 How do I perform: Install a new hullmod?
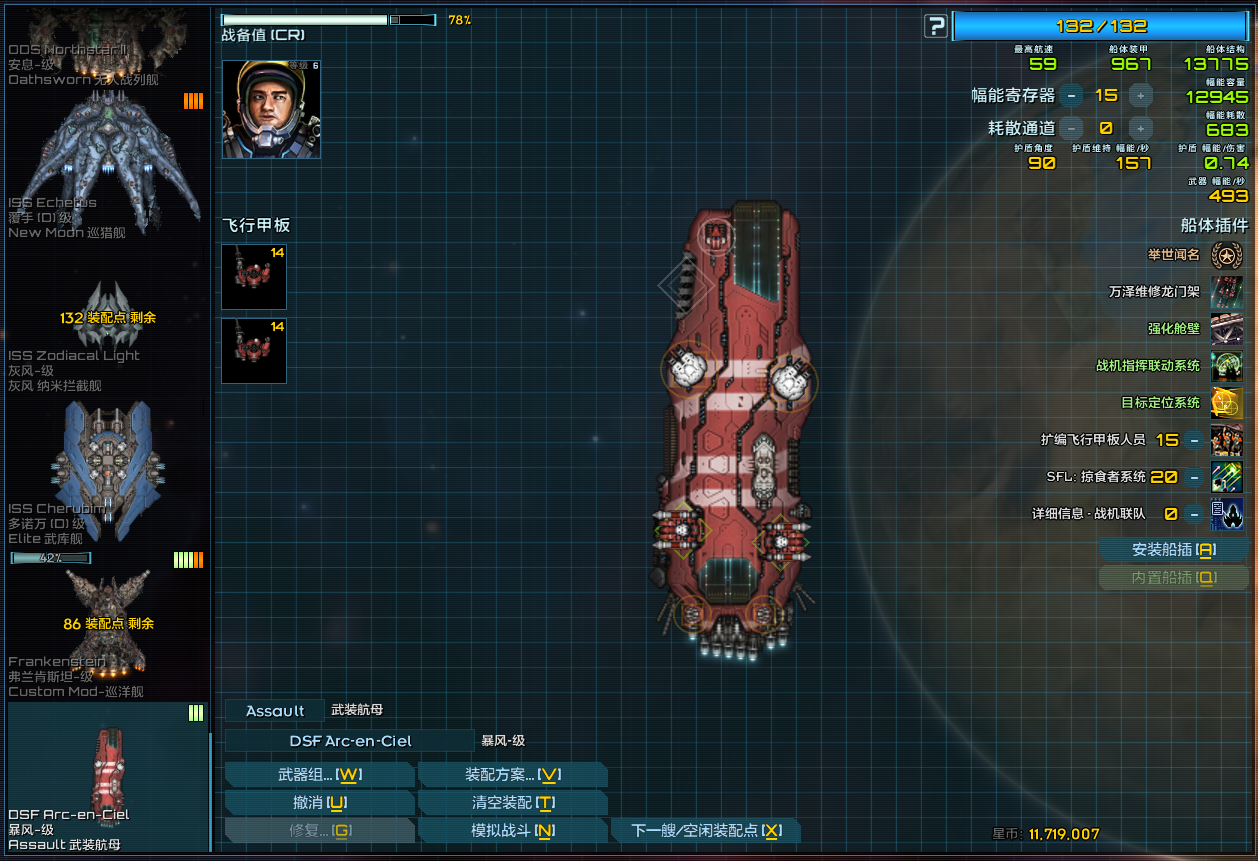tap(1173, 550)
